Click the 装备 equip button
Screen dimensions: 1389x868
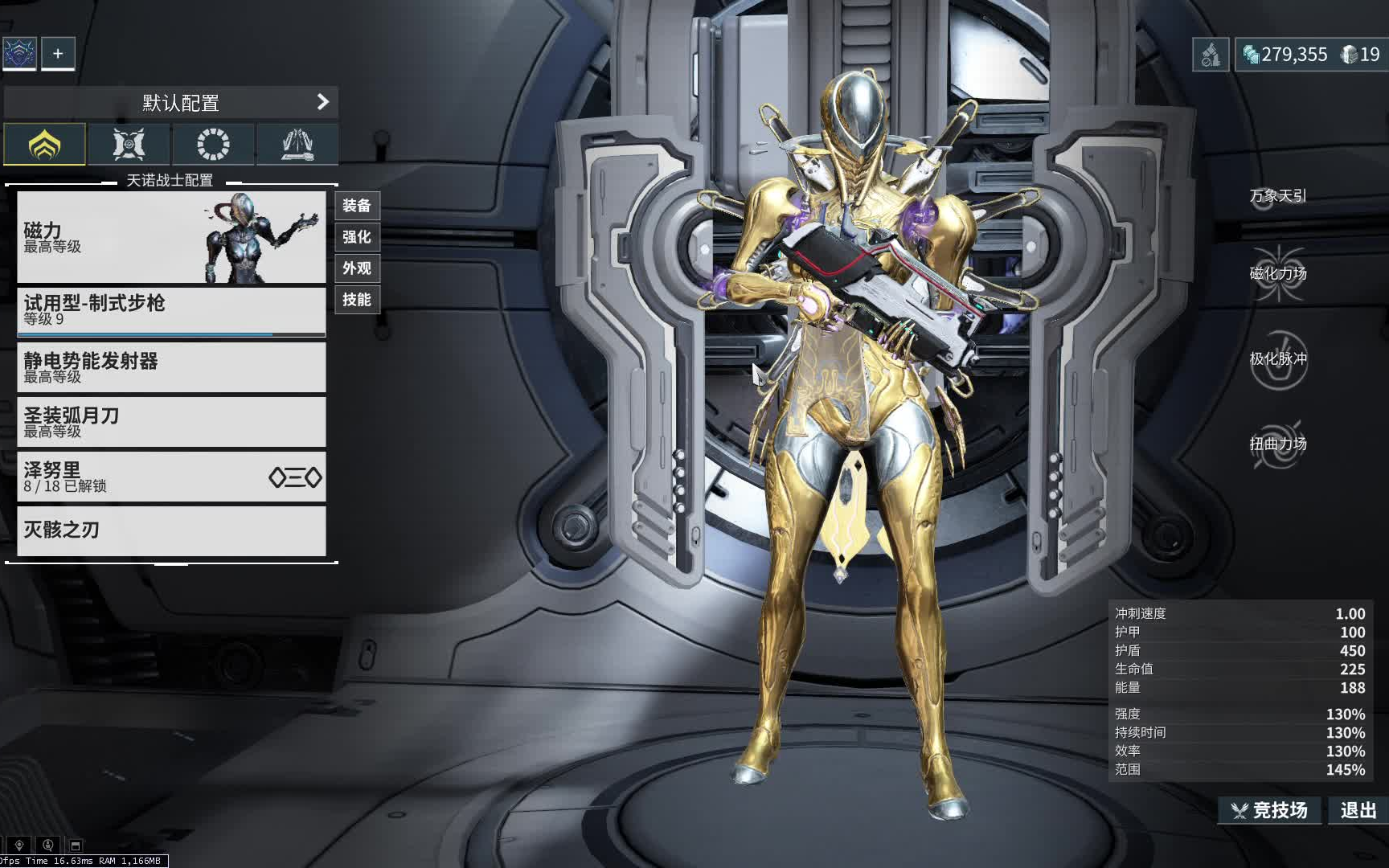point(357,206)
